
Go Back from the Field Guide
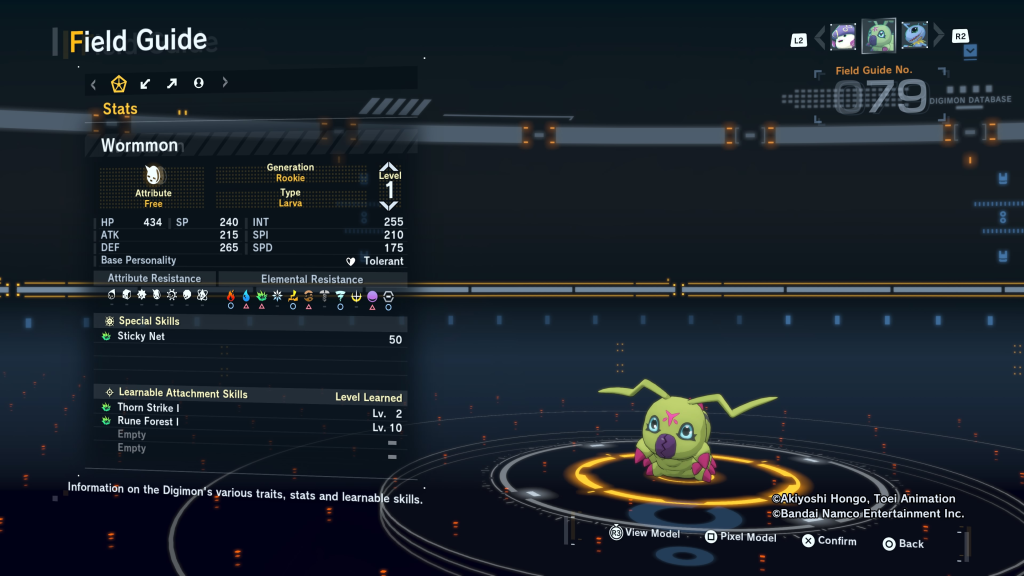click(902, 544)
